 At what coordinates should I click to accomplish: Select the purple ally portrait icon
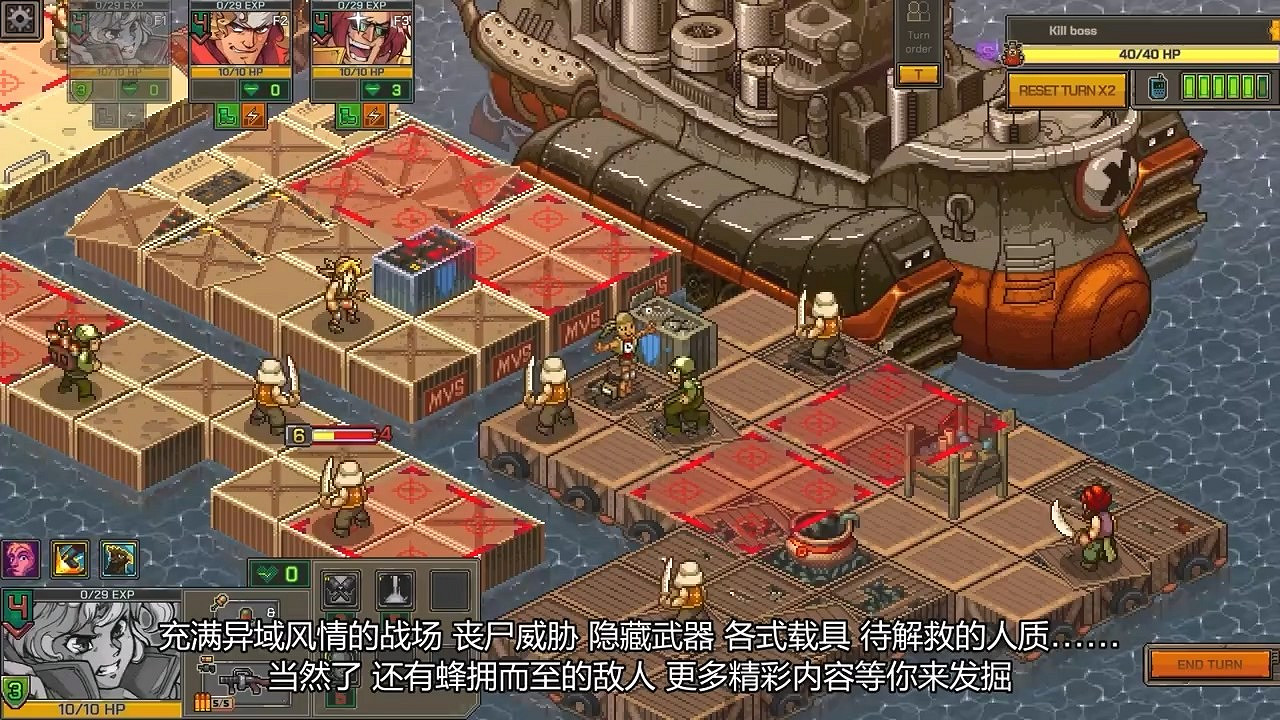tap(19, 560)
